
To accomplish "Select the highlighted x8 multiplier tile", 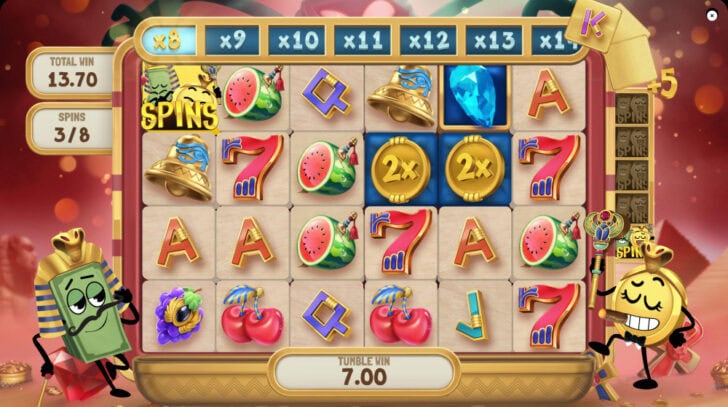I will click(168, 42).
